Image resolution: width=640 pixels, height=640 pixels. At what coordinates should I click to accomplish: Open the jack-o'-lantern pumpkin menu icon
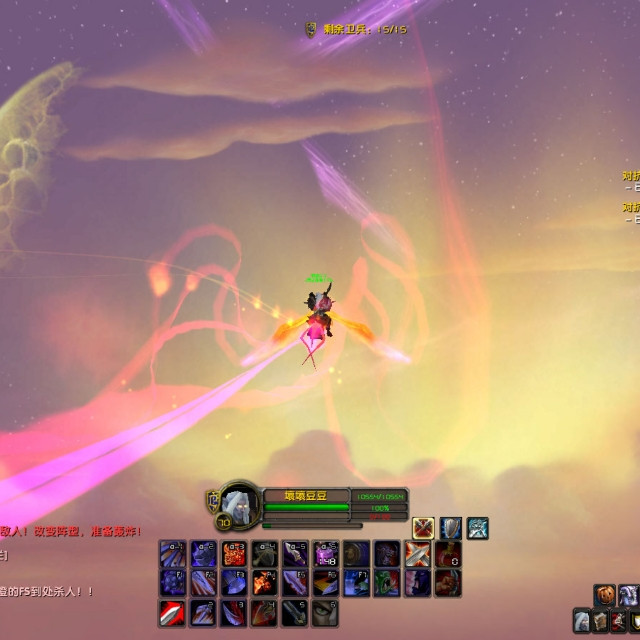(606, 597)
